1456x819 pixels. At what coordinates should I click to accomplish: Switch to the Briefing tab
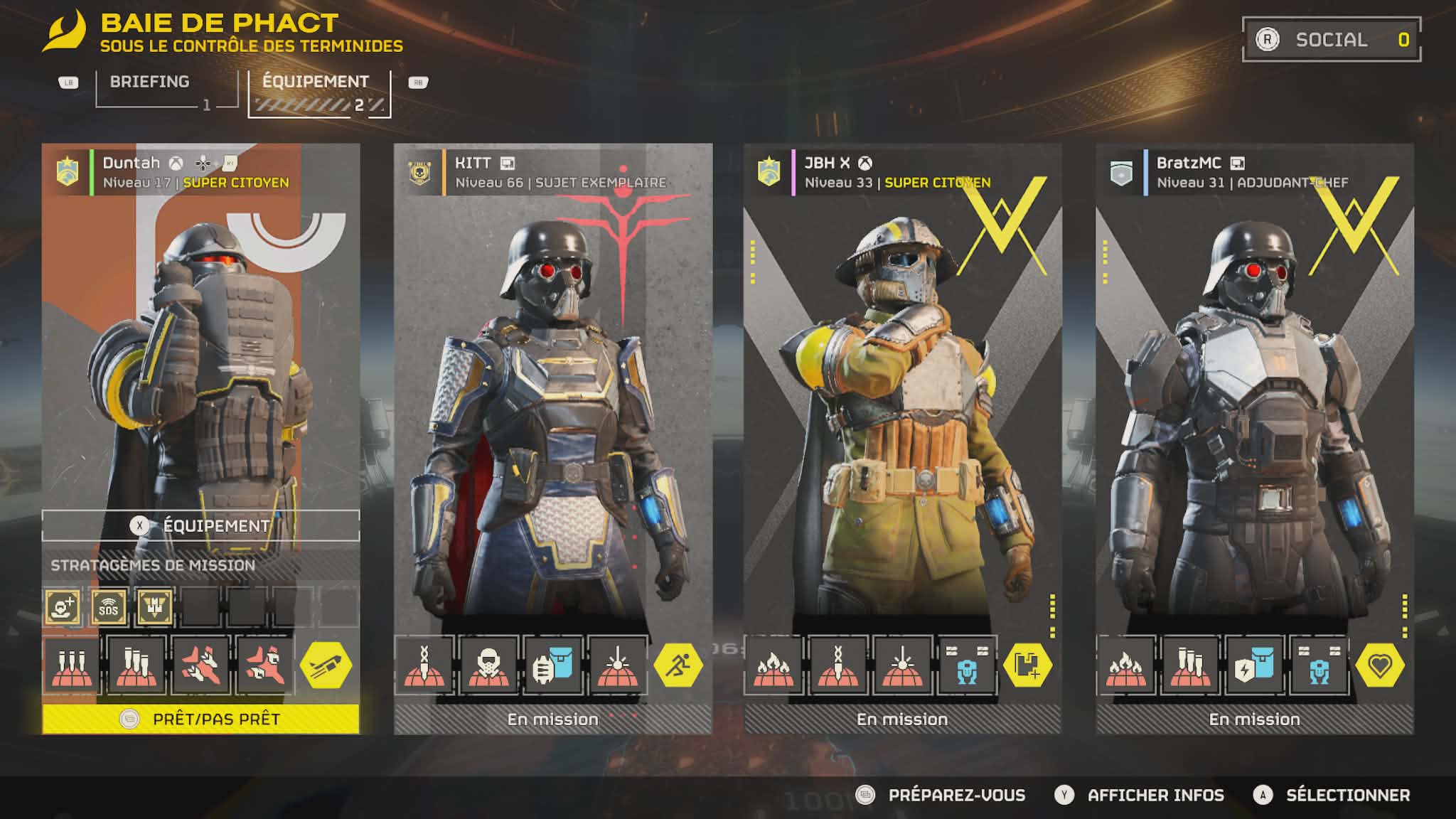pos(149,82)
